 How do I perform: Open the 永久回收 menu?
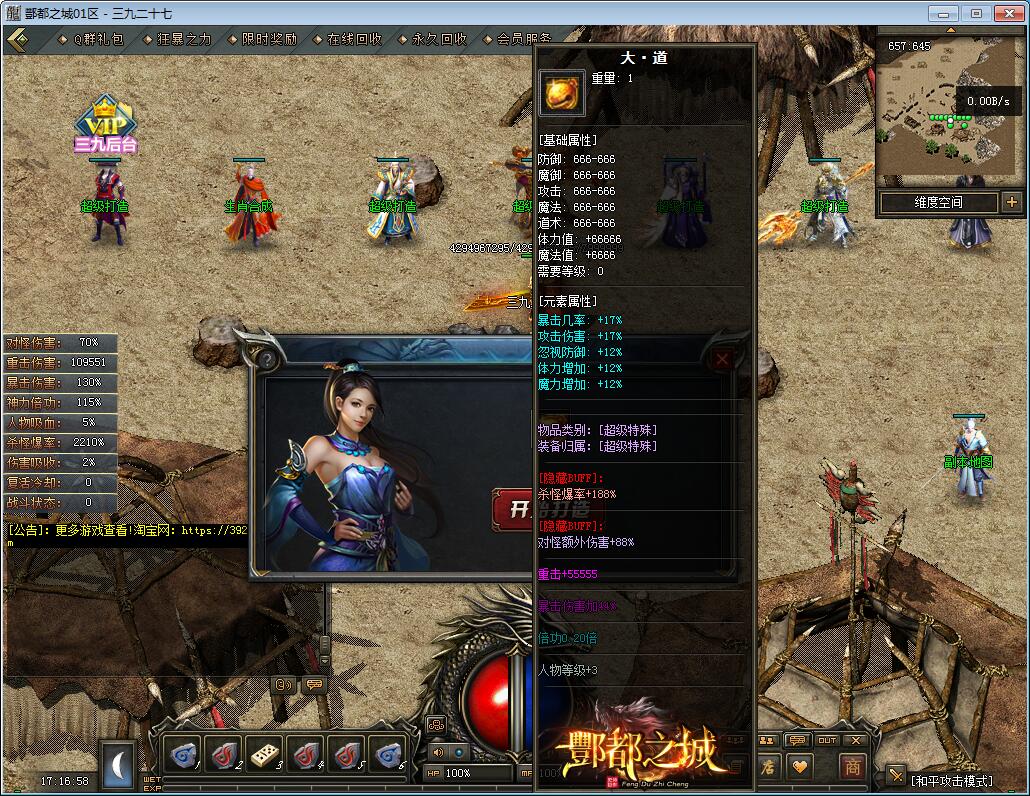[439, 39]
